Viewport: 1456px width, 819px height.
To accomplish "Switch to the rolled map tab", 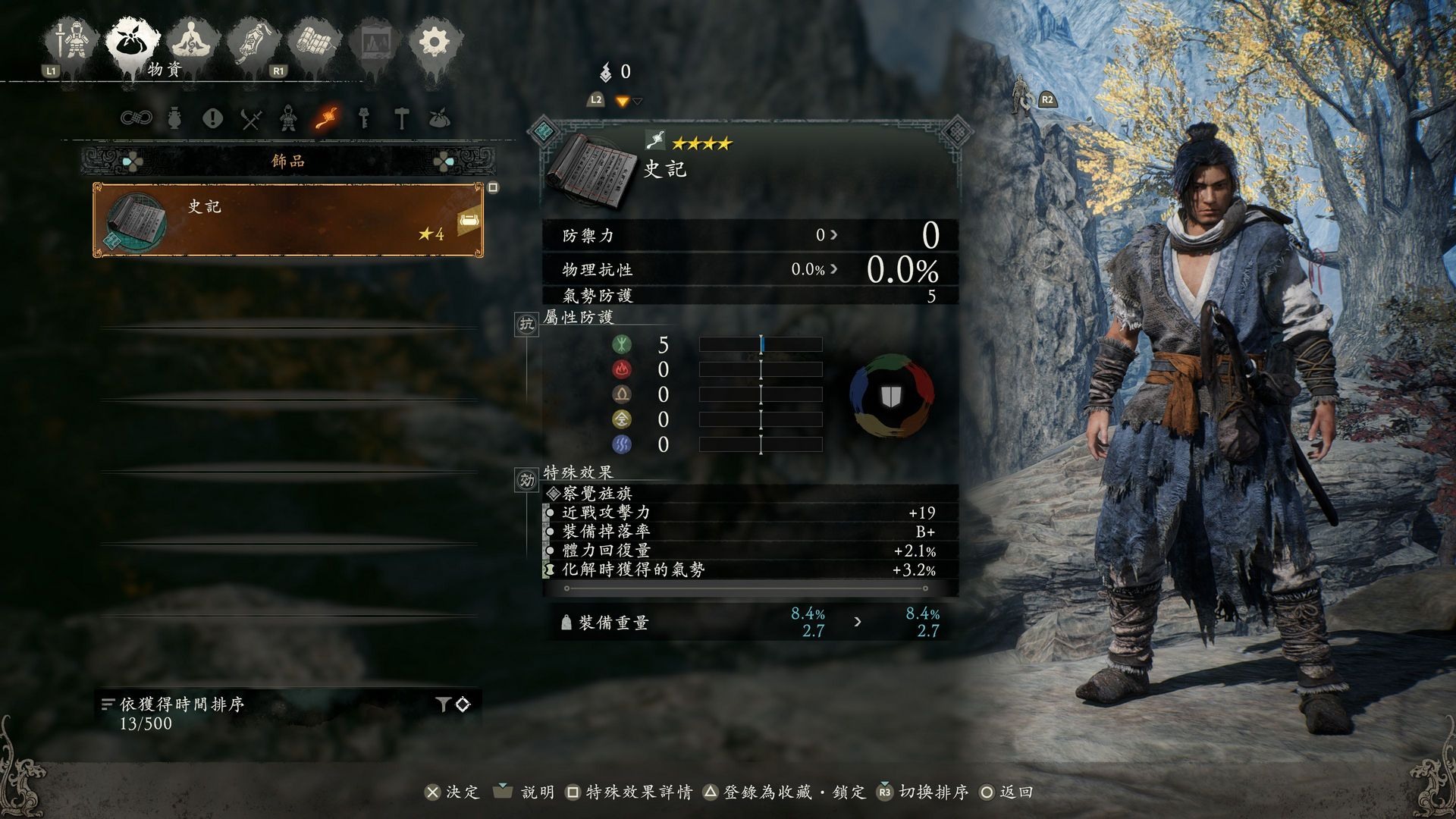I will [315, 42].
